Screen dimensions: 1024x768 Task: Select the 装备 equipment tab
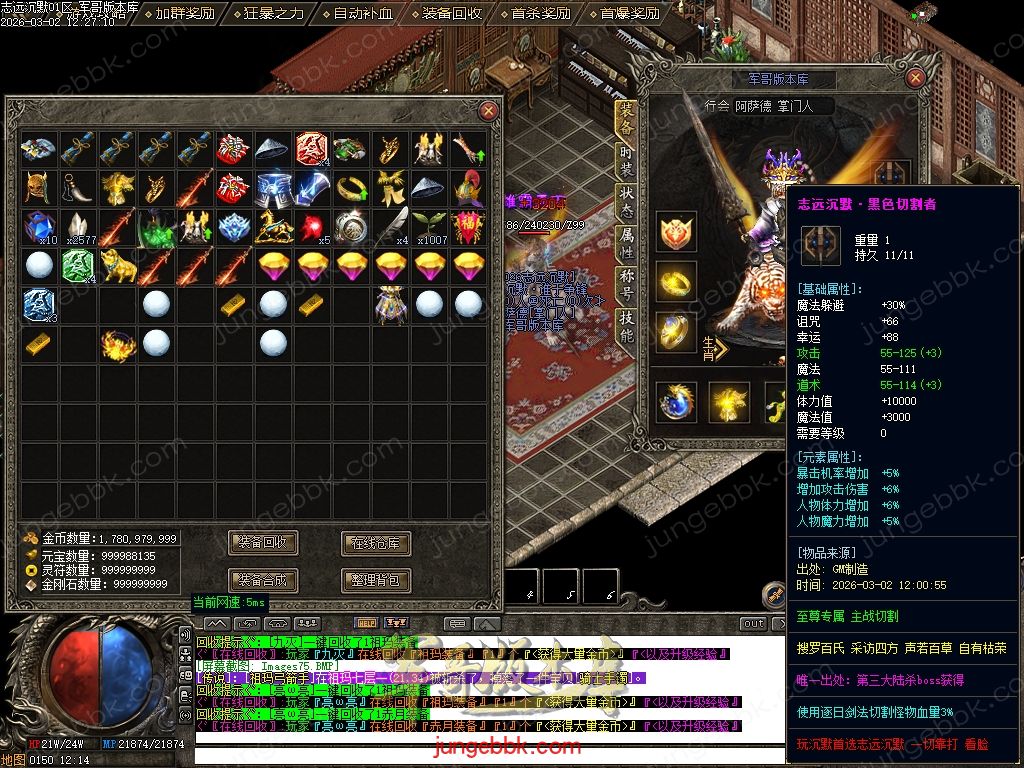click(x=627, y=122)
